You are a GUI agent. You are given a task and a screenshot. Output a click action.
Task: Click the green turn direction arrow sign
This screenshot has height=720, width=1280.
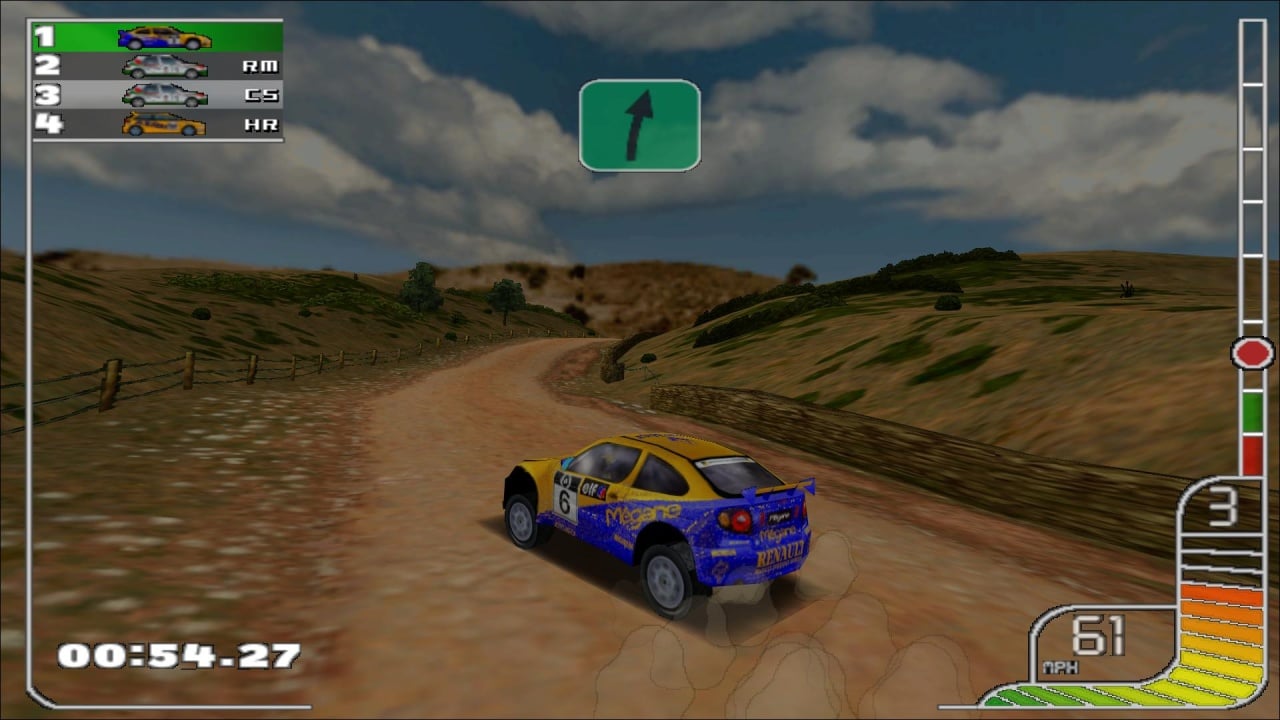[x=639, y=125]
